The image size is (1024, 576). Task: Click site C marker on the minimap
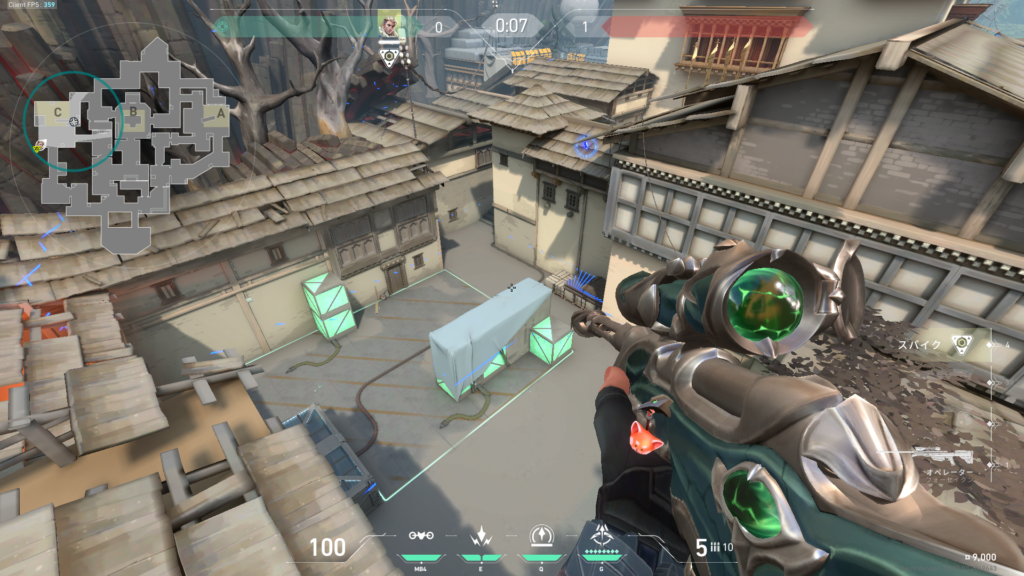58,110
